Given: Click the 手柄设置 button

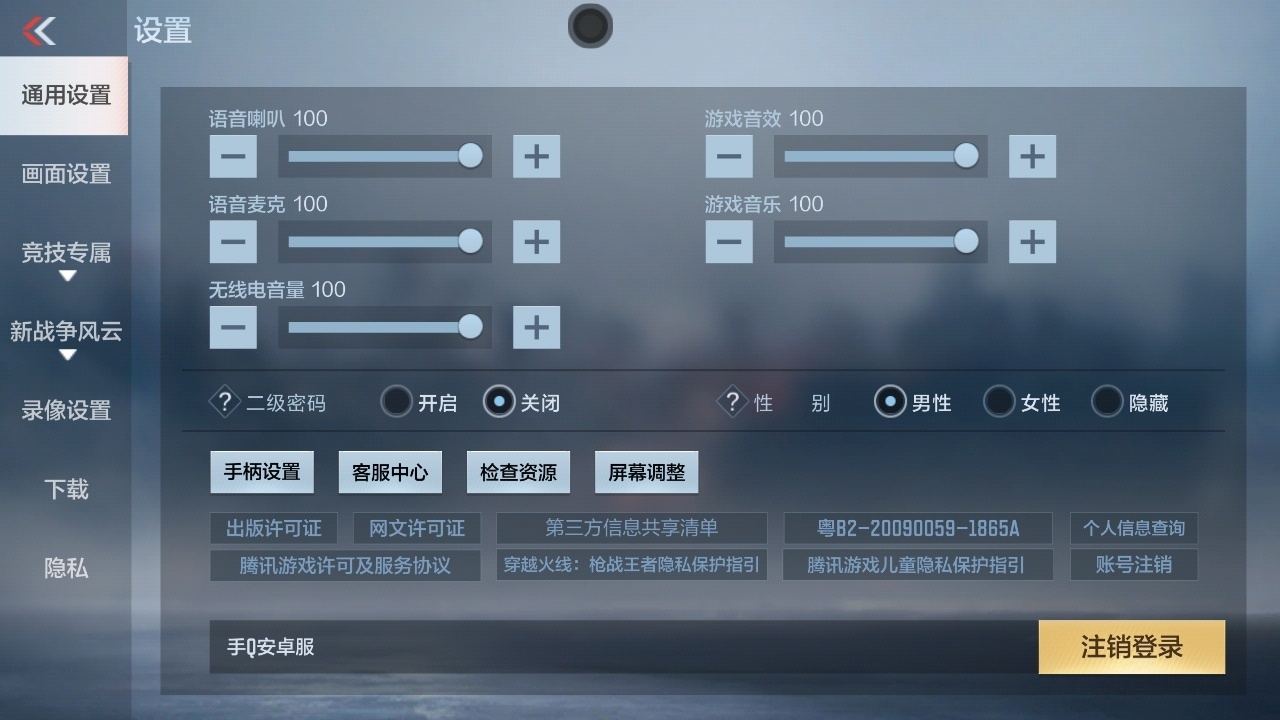Looking at the screenshot, I should pos(262,471).
